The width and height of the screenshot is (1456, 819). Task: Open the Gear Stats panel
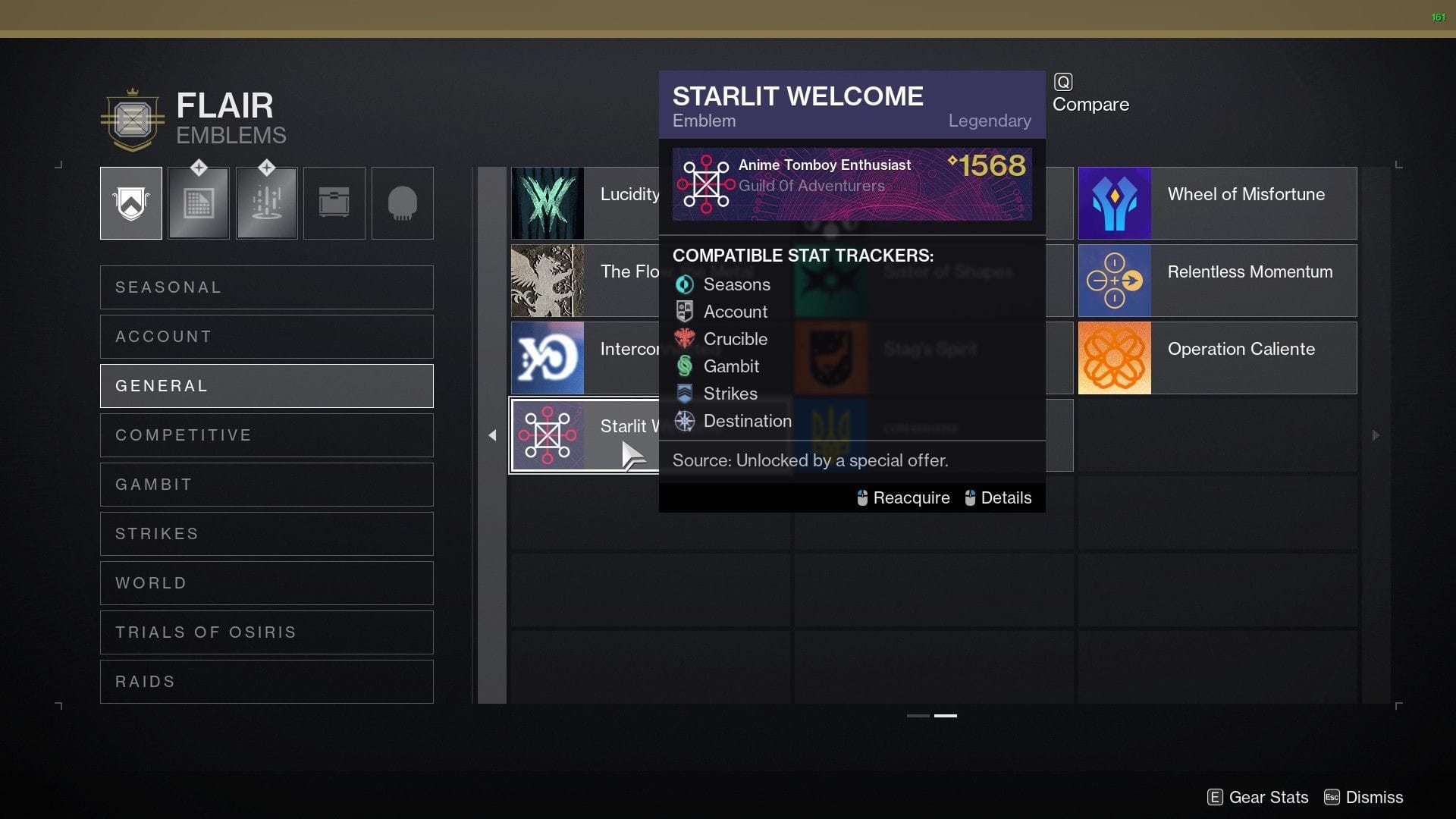(x=1258, y=797)
